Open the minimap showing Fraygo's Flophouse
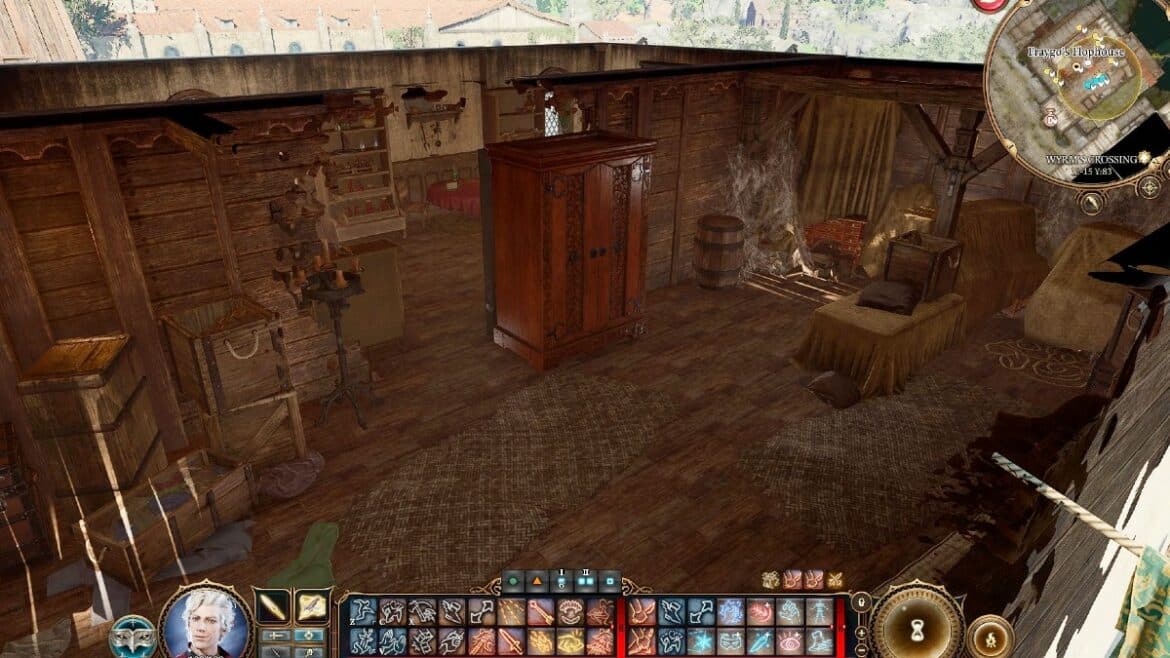The height and width of the screenshot is (658, 1170). (x=1075, y=90)
